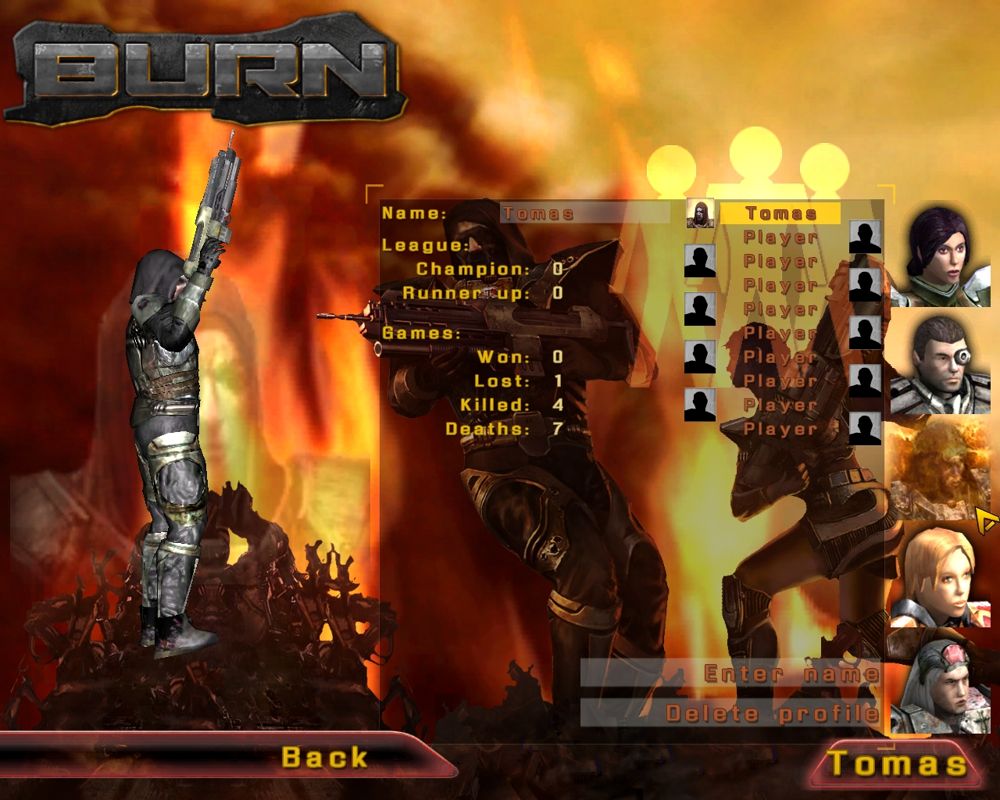Screen dimensions: 1000x800
Task: Pick the purple-haired woman portrait
Action: click(x=945, y=259)
